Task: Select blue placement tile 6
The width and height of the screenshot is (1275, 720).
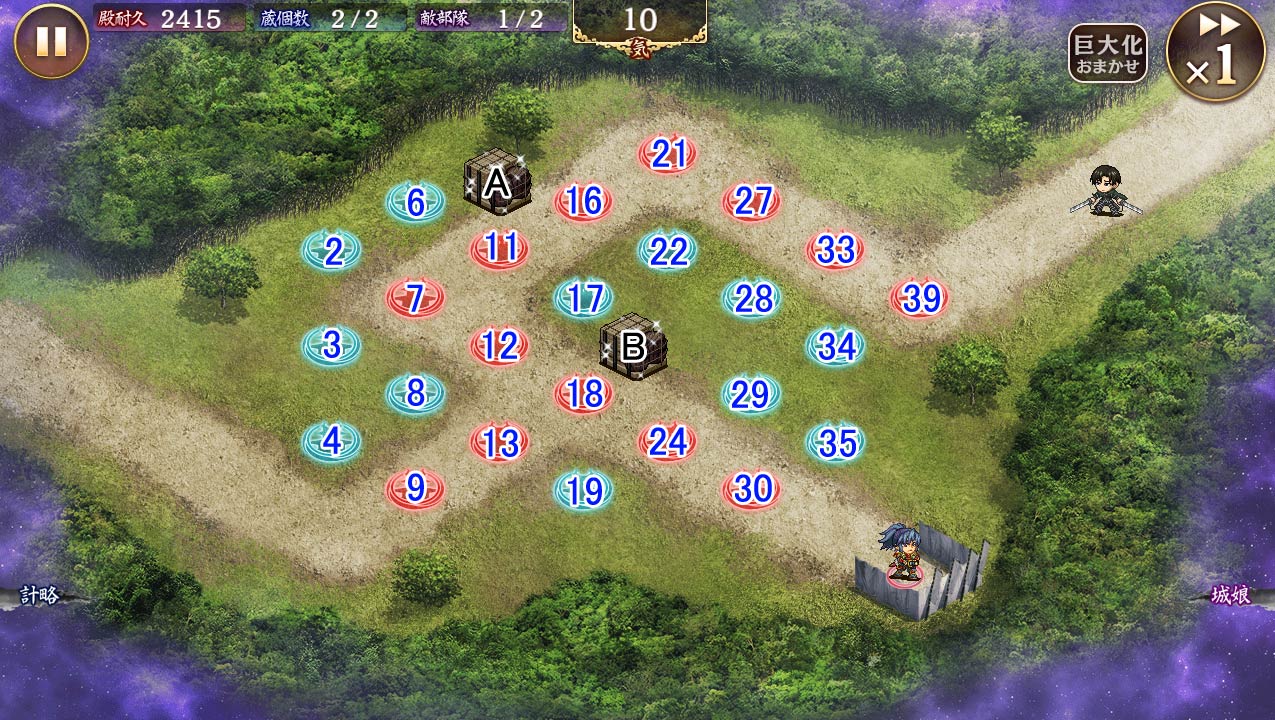Action: (x=415, y=203)
